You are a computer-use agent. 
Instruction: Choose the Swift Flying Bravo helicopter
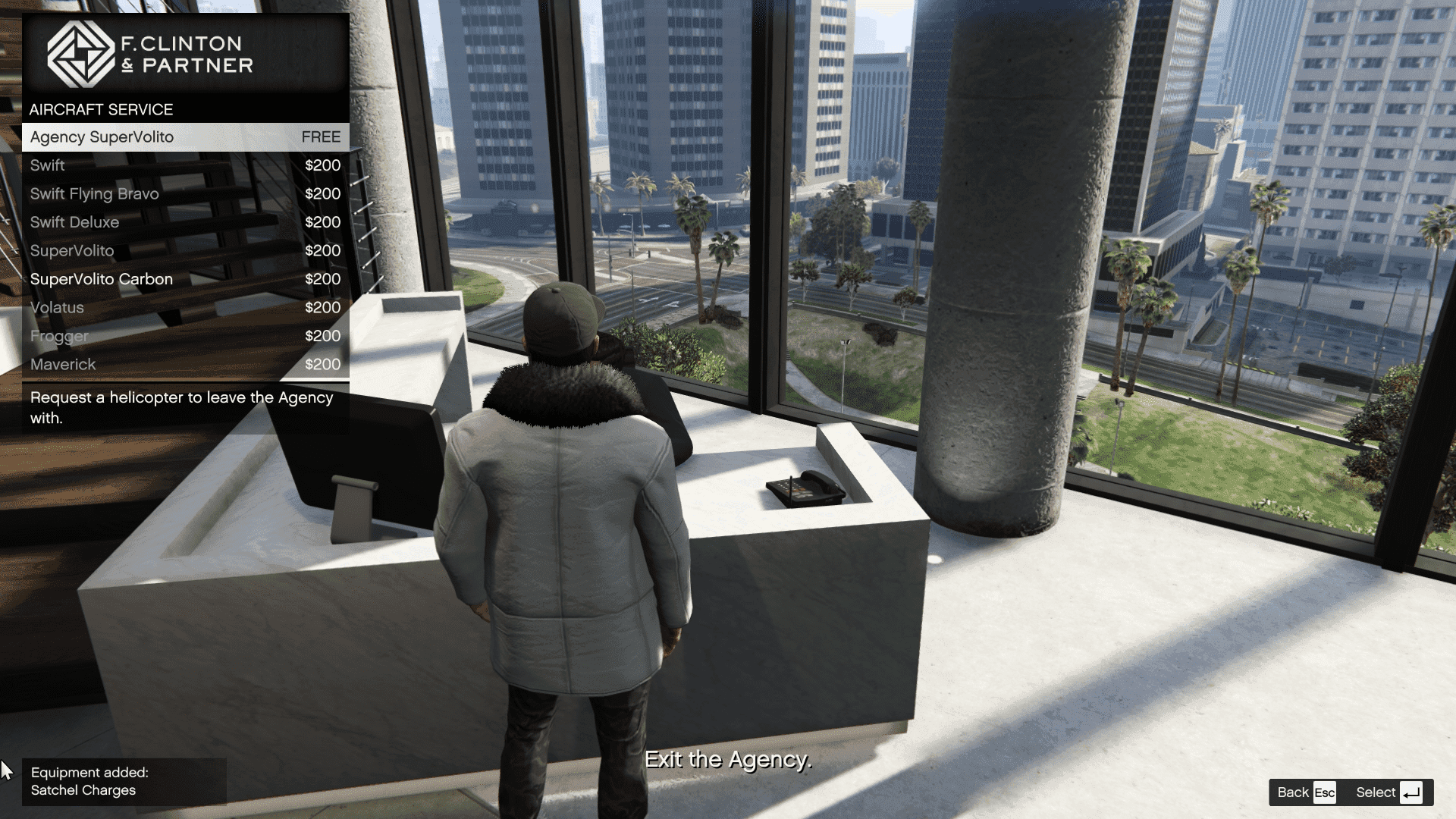pos(185,194)
